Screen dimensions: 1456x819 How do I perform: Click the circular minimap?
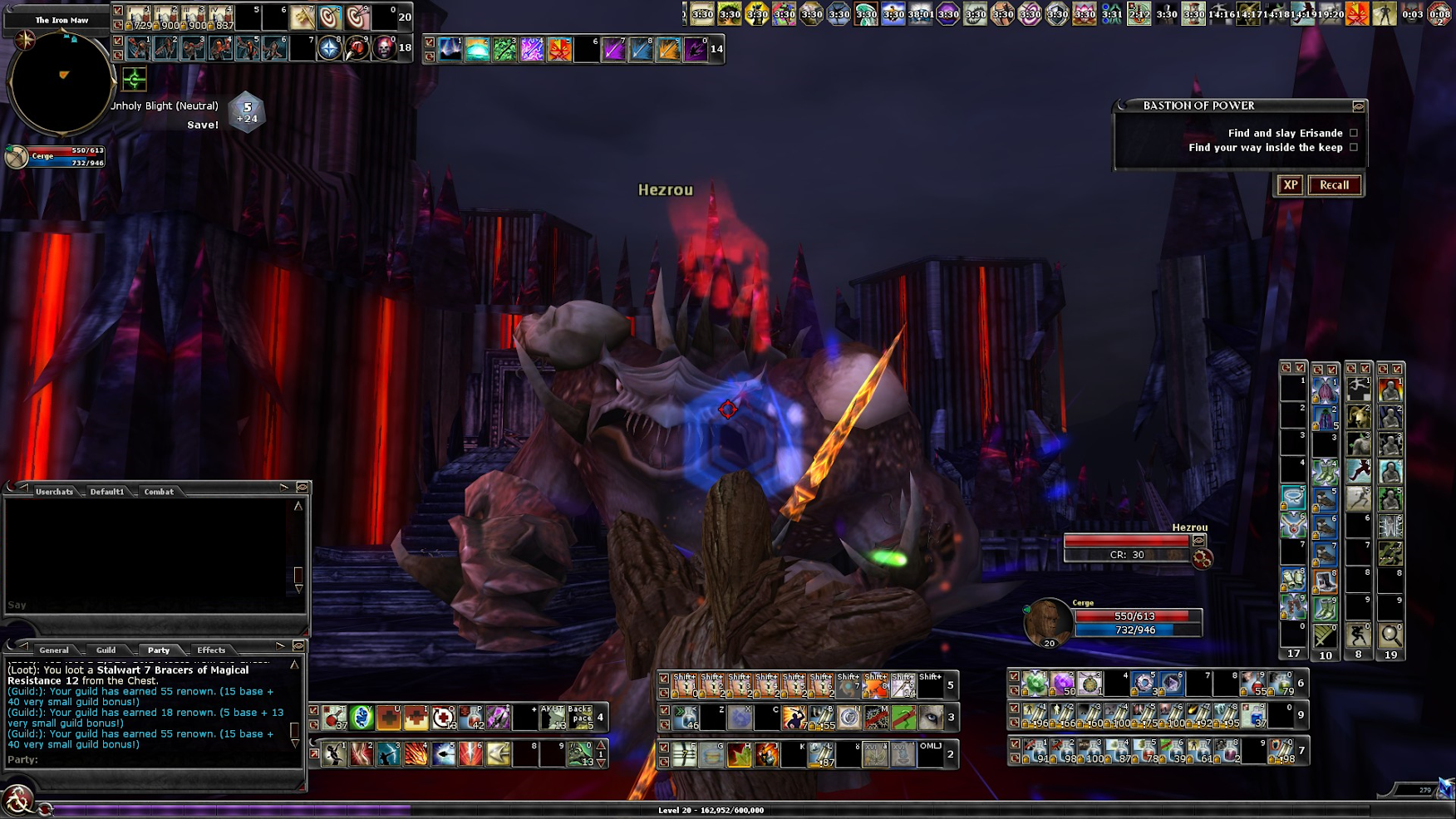(60, 82)
